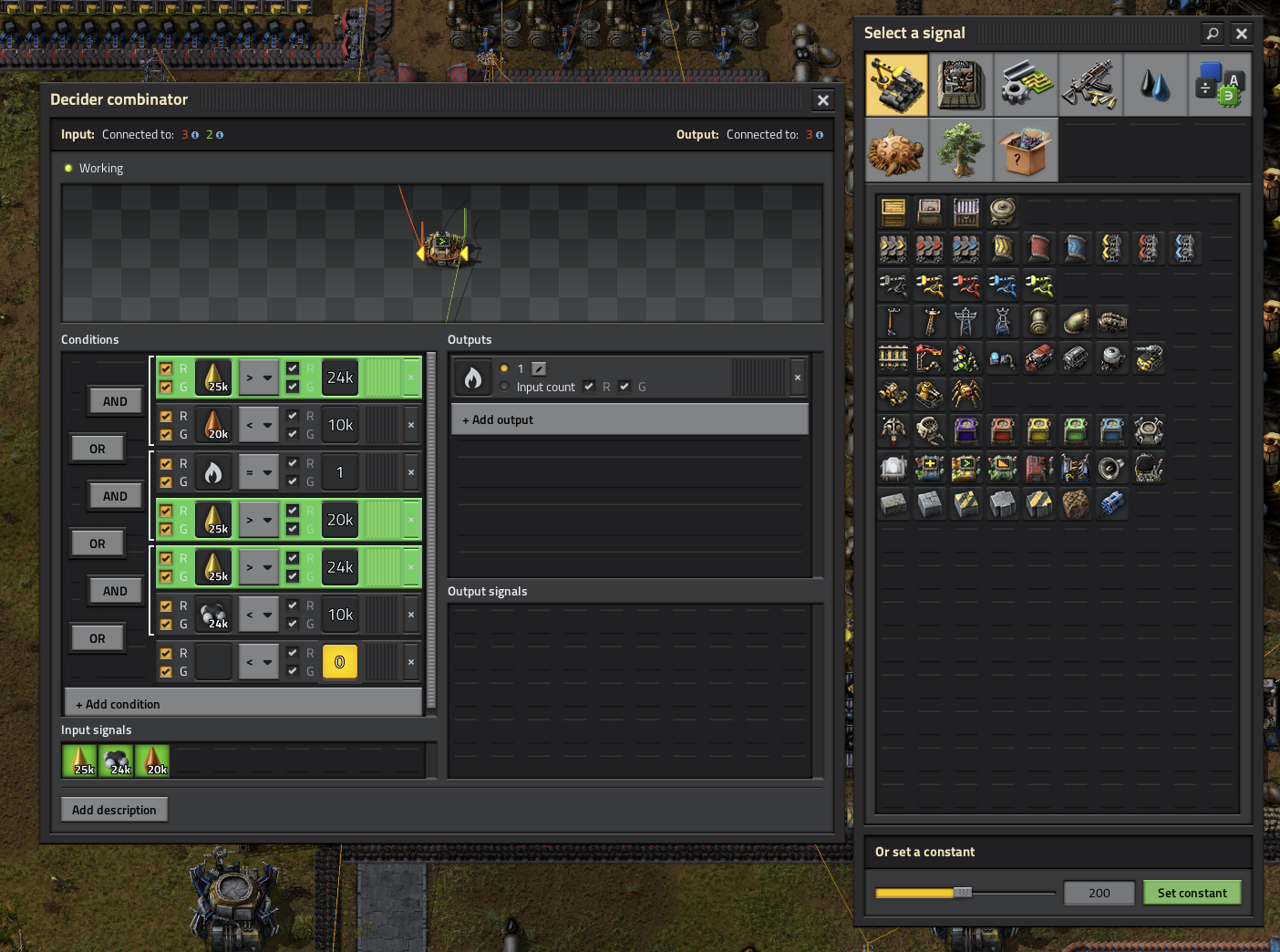Open the Signals tab with math symbols
This screenshot has height=952, width=1280.
[1219, 85]
